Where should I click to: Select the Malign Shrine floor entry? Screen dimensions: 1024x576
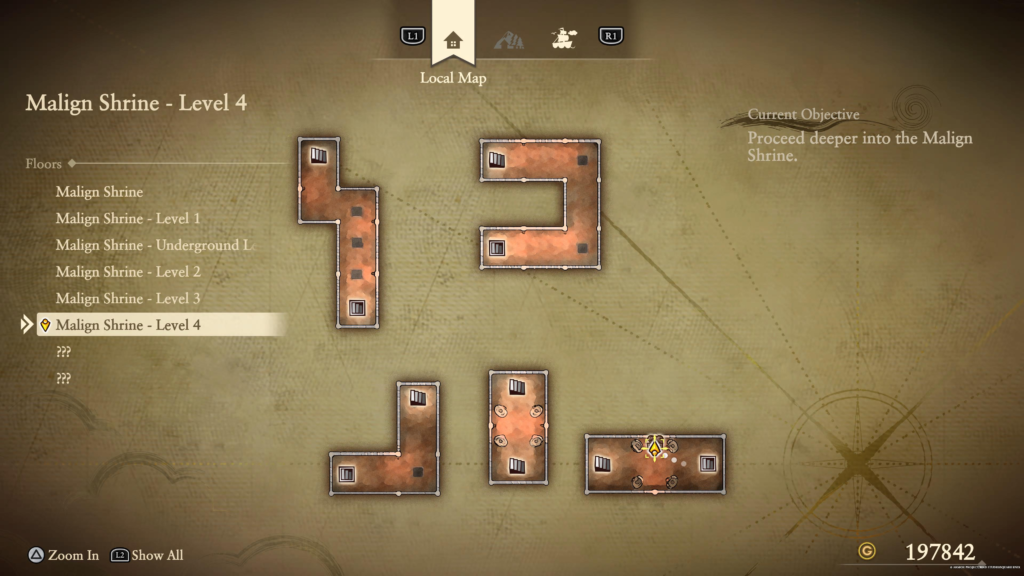[99, 192]
